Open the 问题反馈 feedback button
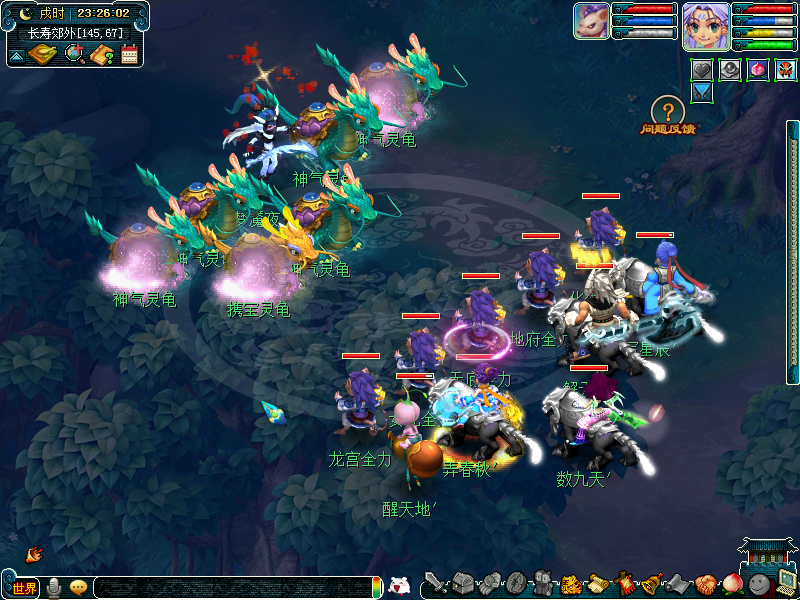 point(668,113)
